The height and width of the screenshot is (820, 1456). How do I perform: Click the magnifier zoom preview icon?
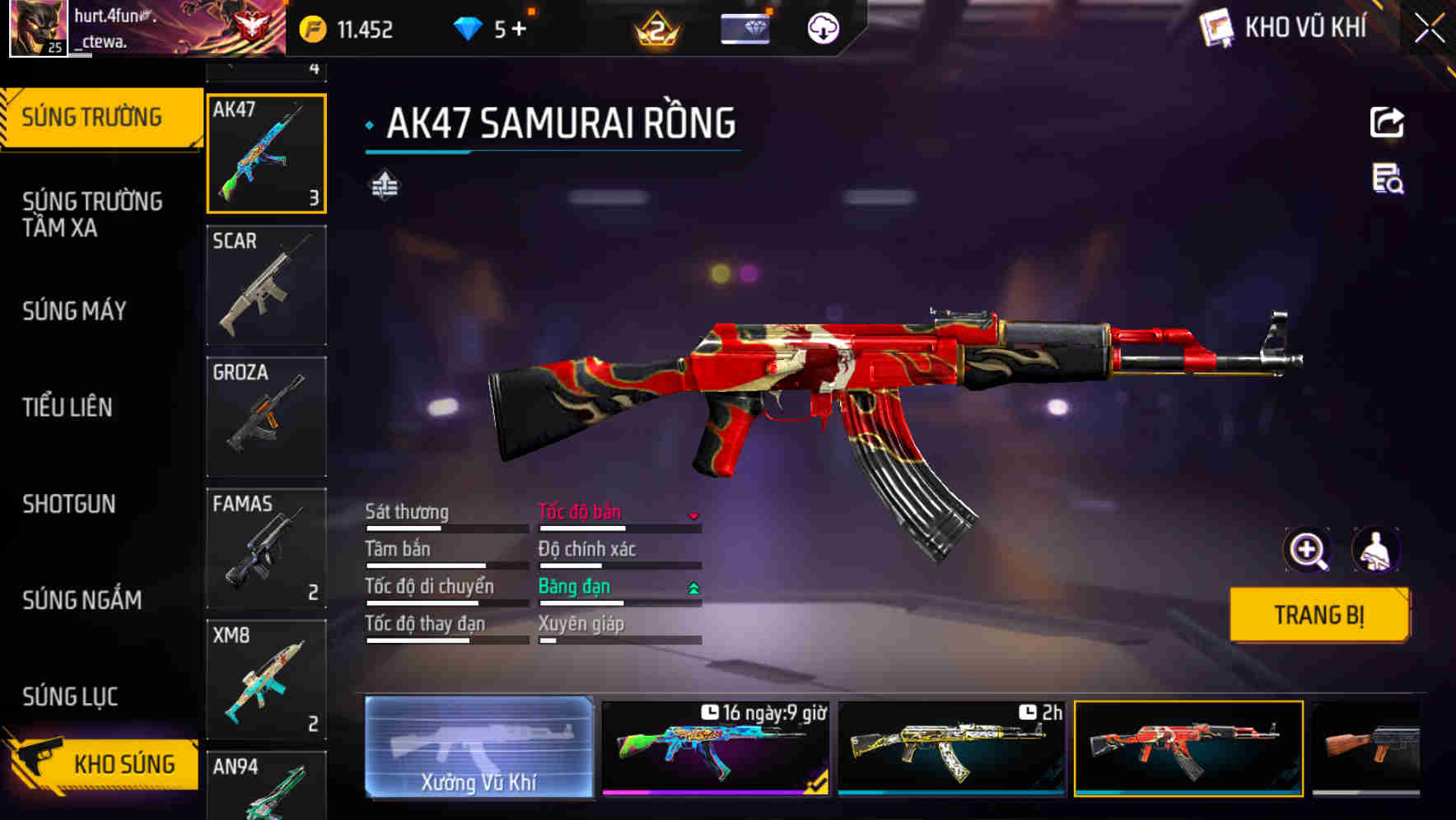(x=1306, y=550)
